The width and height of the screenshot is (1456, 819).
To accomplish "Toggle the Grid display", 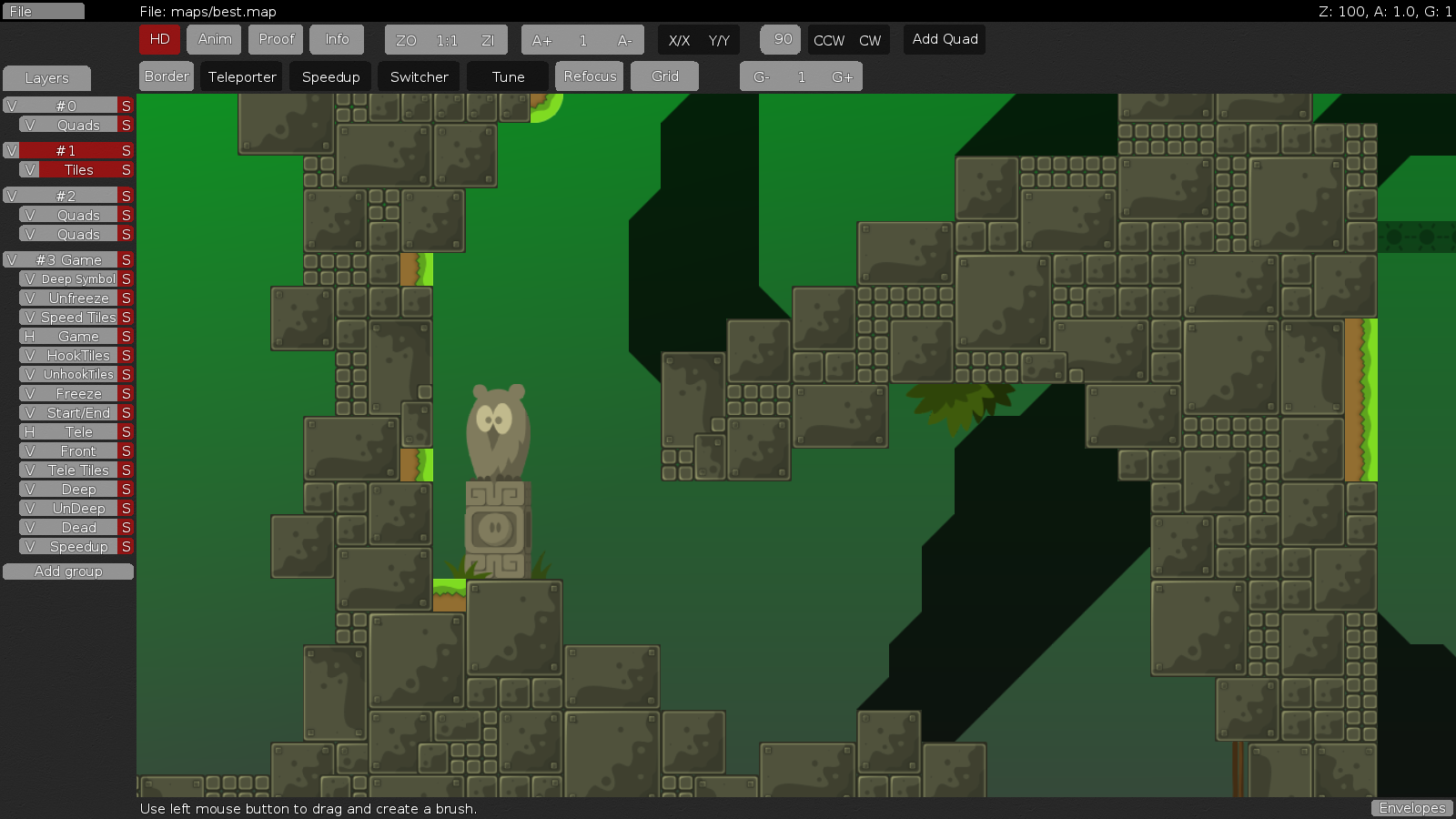I will coord(664,76).
